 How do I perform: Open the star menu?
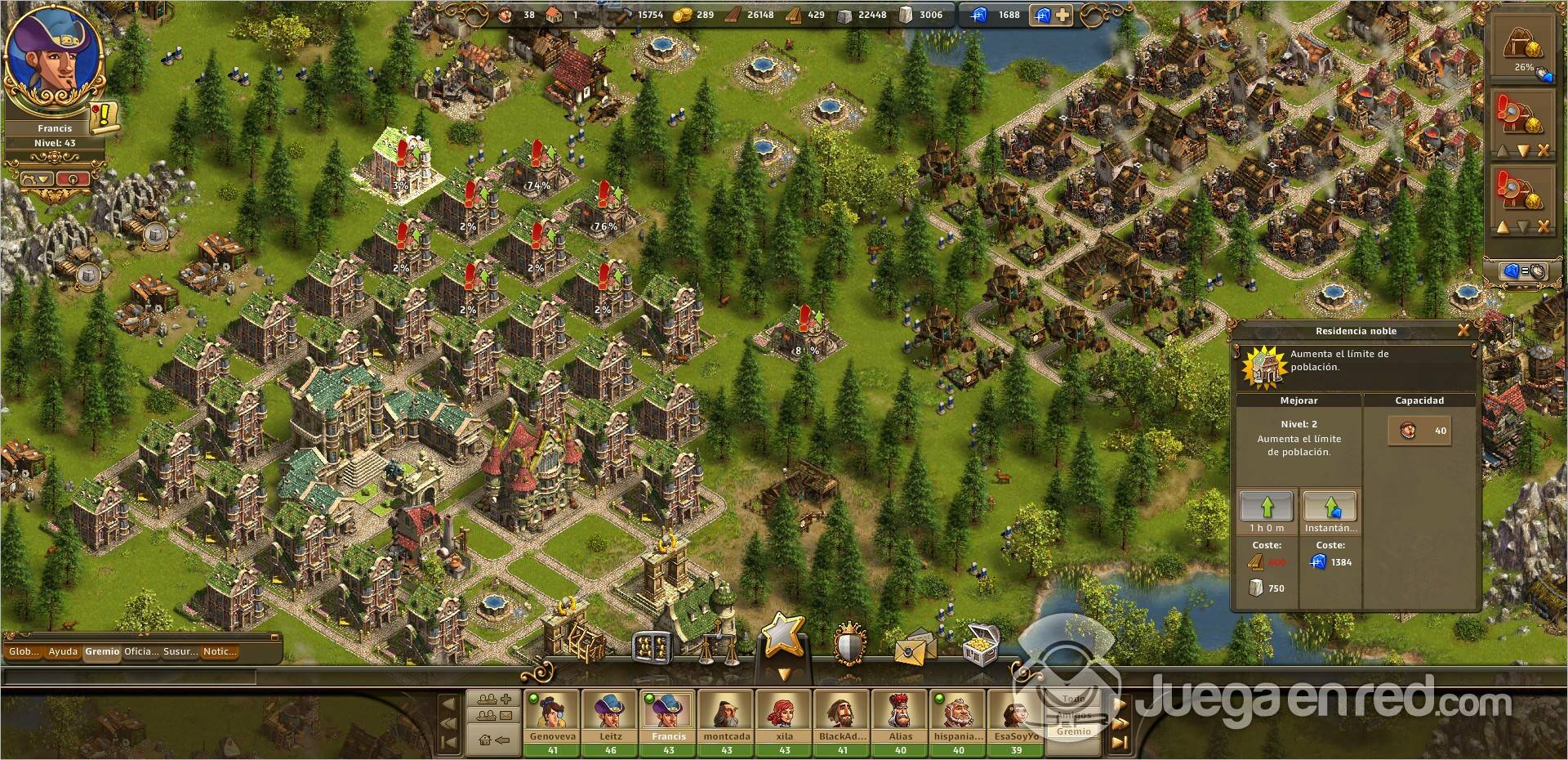tap(783, 636)
